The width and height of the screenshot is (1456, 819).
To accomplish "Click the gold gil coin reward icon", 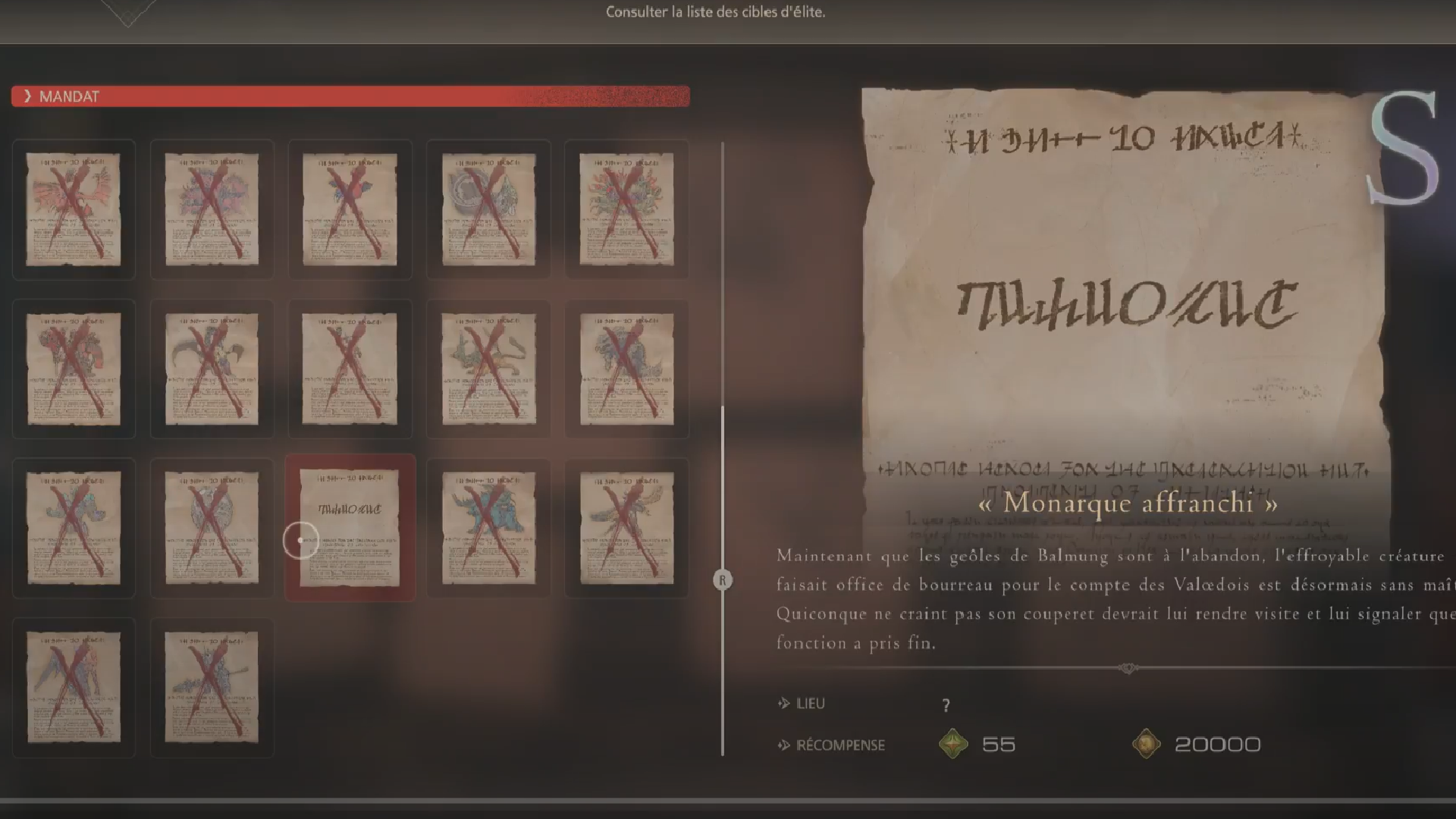I will coord(1147,744).
